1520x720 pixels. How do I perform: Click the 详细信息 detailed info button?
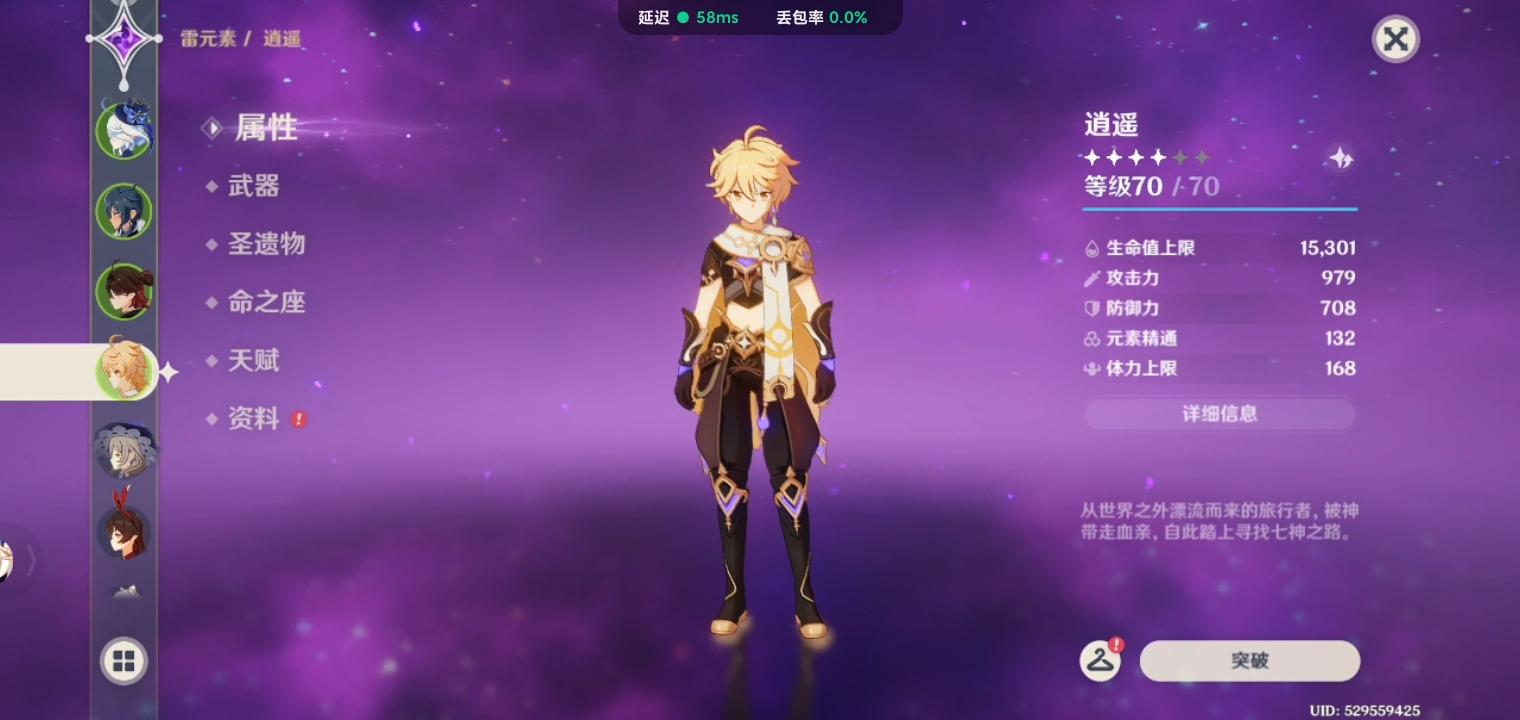click(1219, 414)
